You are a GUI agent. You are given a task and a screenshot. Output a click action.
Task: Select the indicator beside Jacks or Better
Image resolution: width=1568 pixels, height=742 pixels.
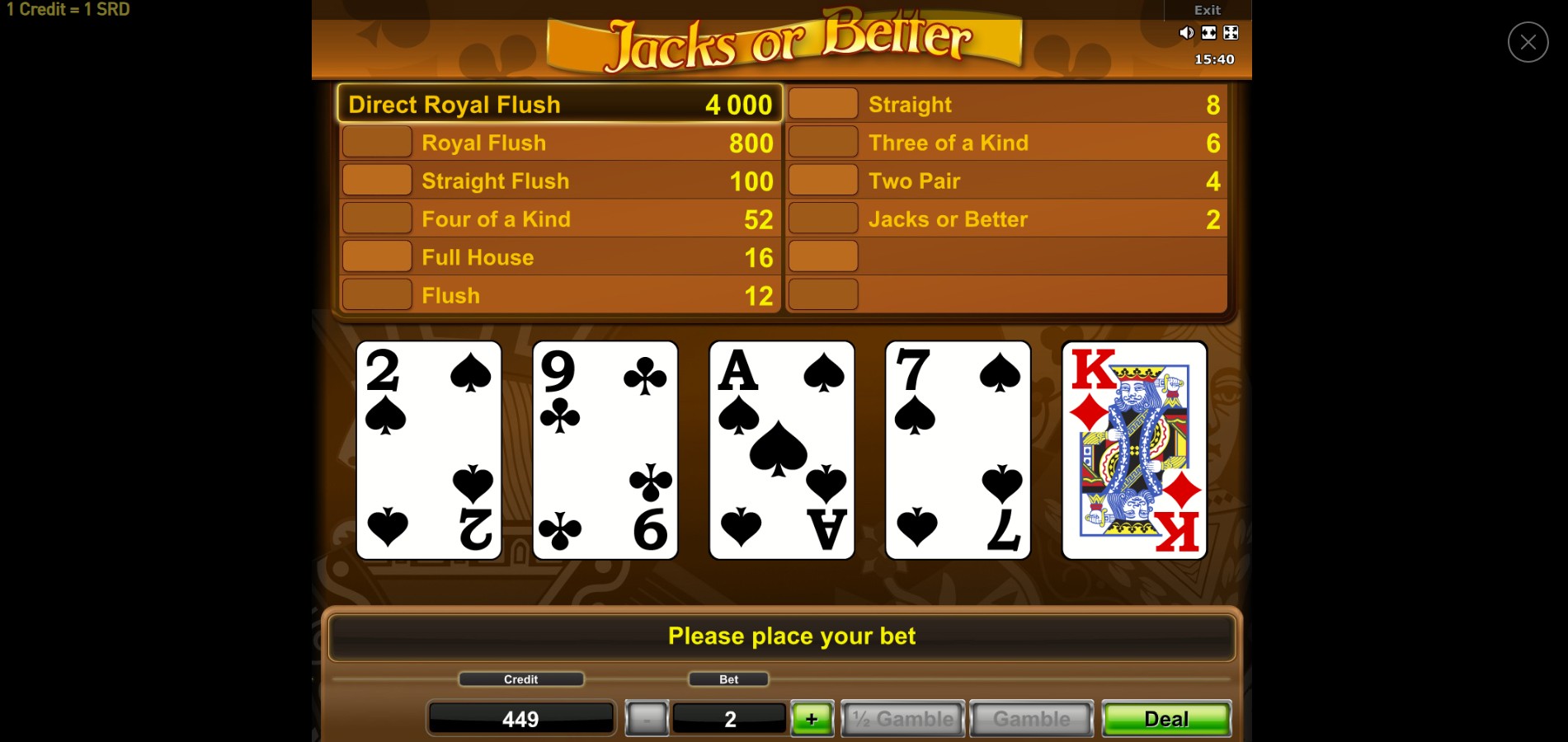[x=822, y=218]
